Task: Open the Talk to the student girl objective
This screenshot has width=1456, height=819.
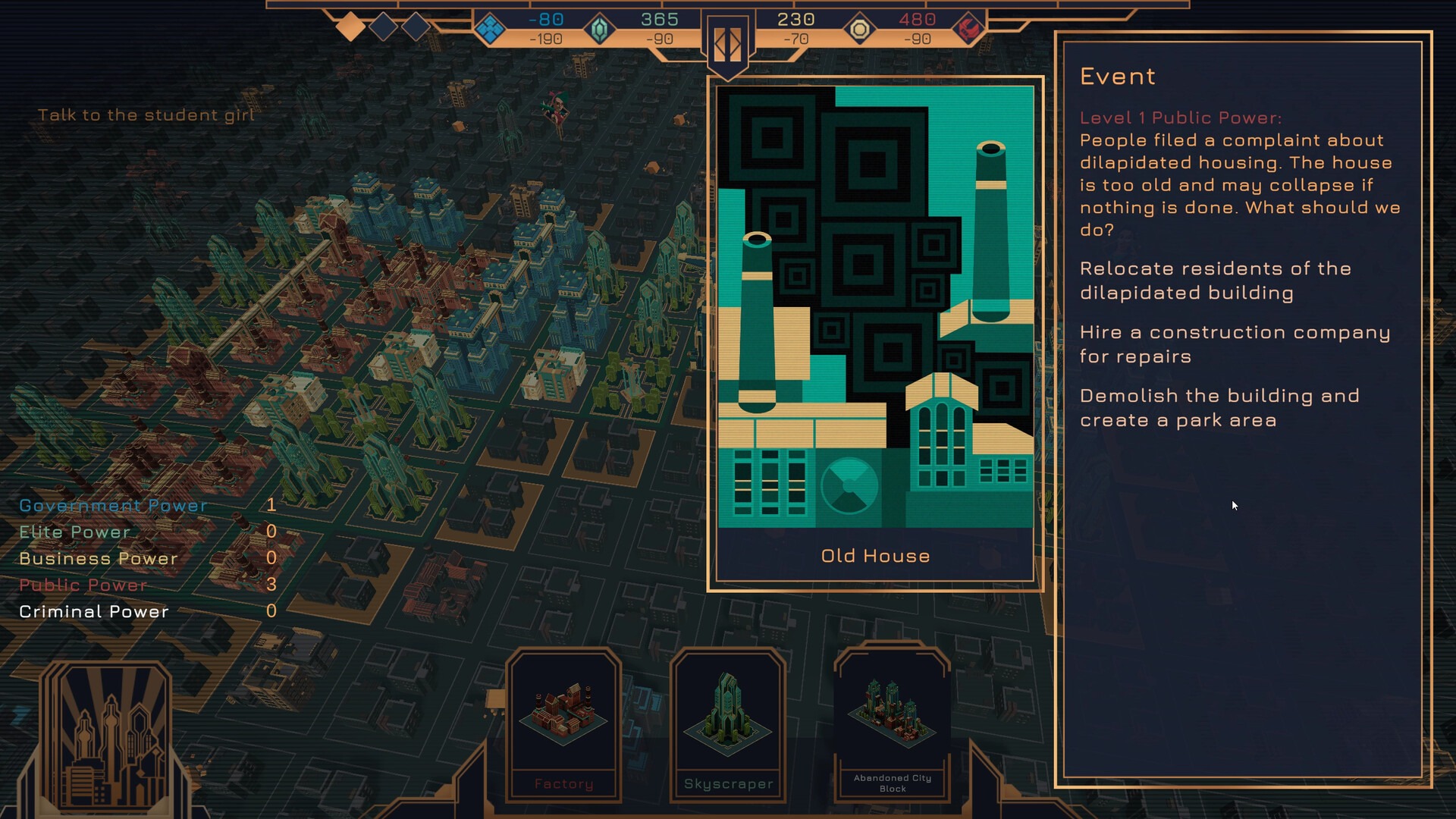Action: 146,115
